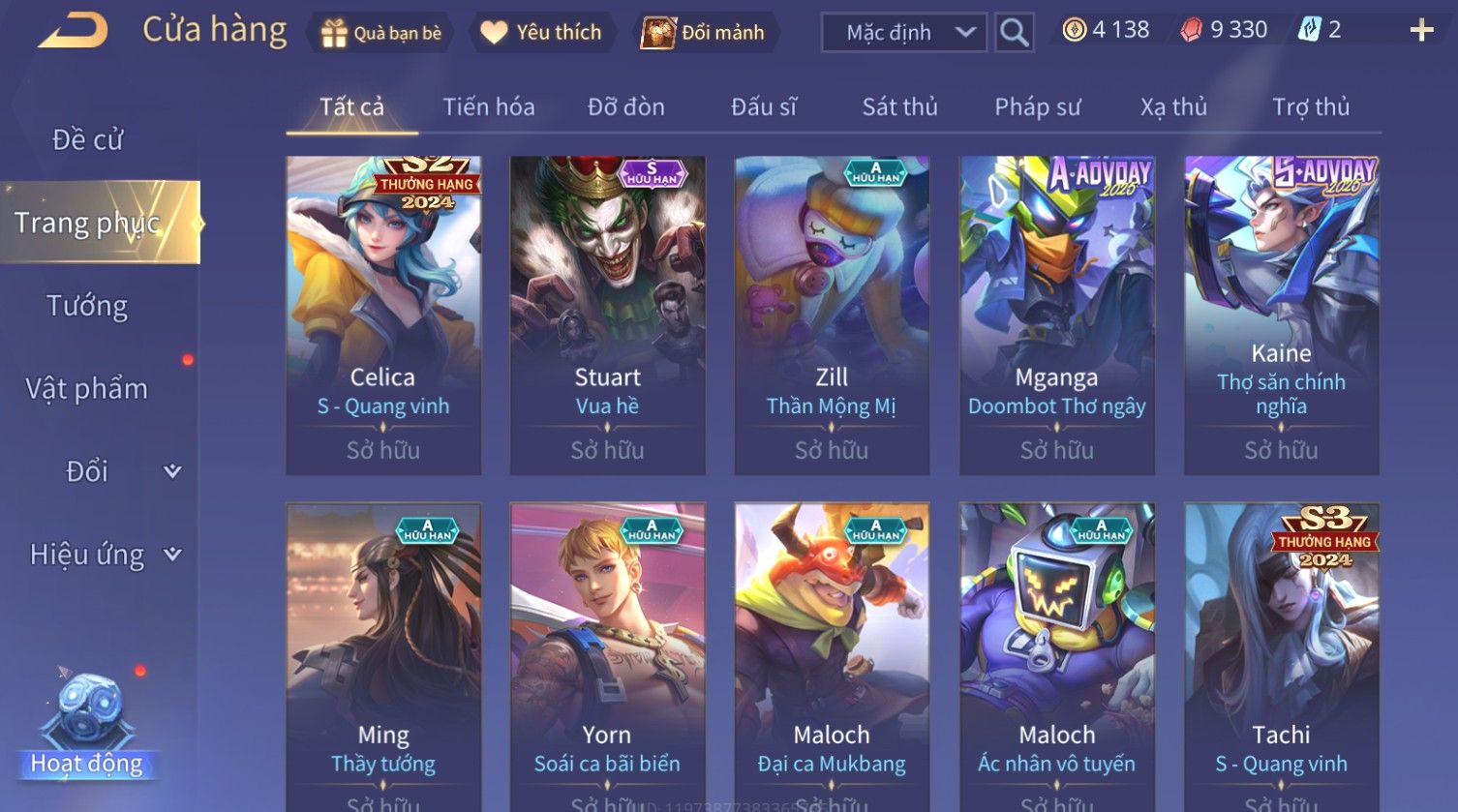
Task: Add currency with the plus button
Action: [x=1420, y=31]
